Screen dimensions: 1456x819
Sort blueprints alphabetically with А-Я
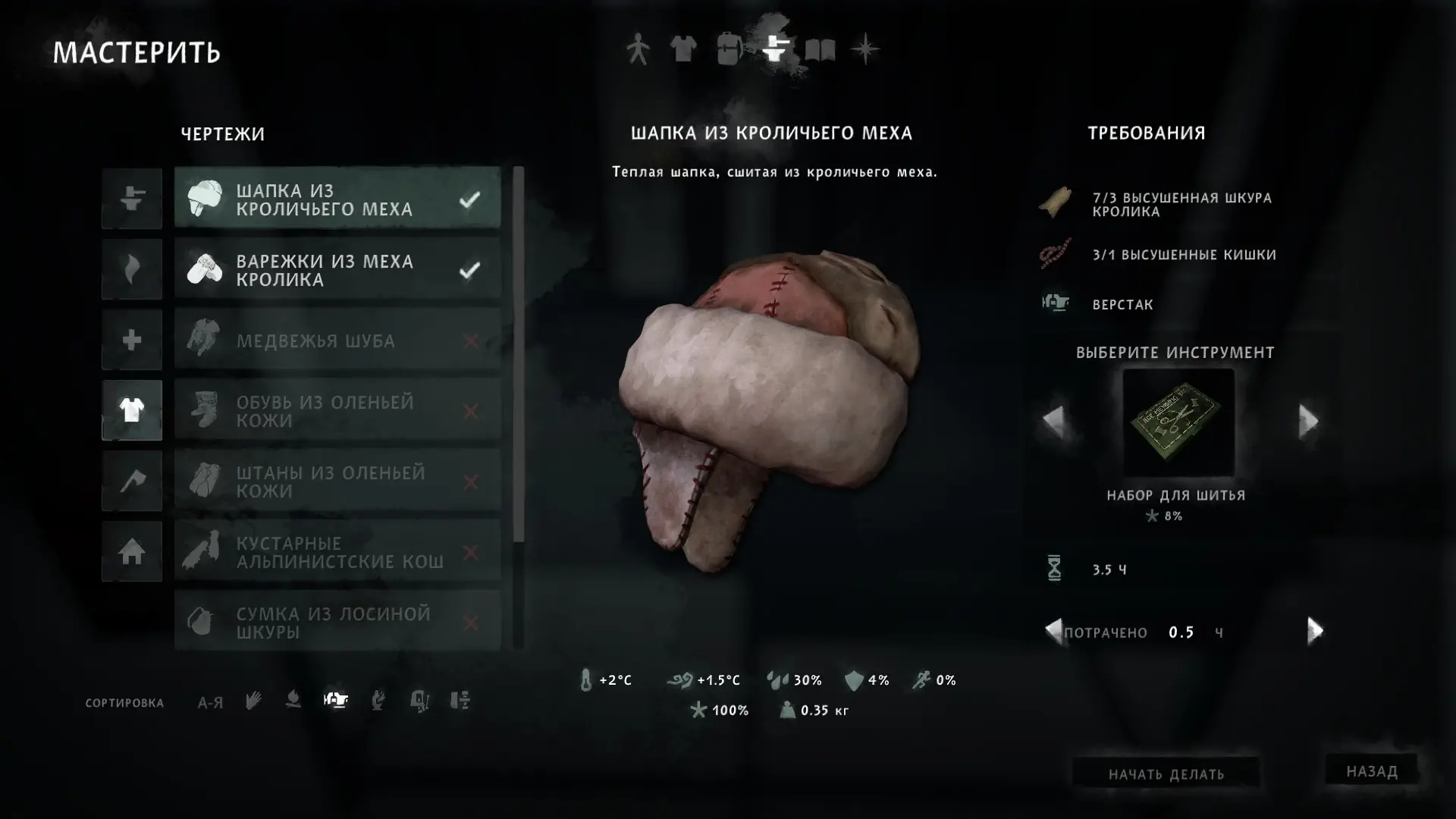coord(210,702)
